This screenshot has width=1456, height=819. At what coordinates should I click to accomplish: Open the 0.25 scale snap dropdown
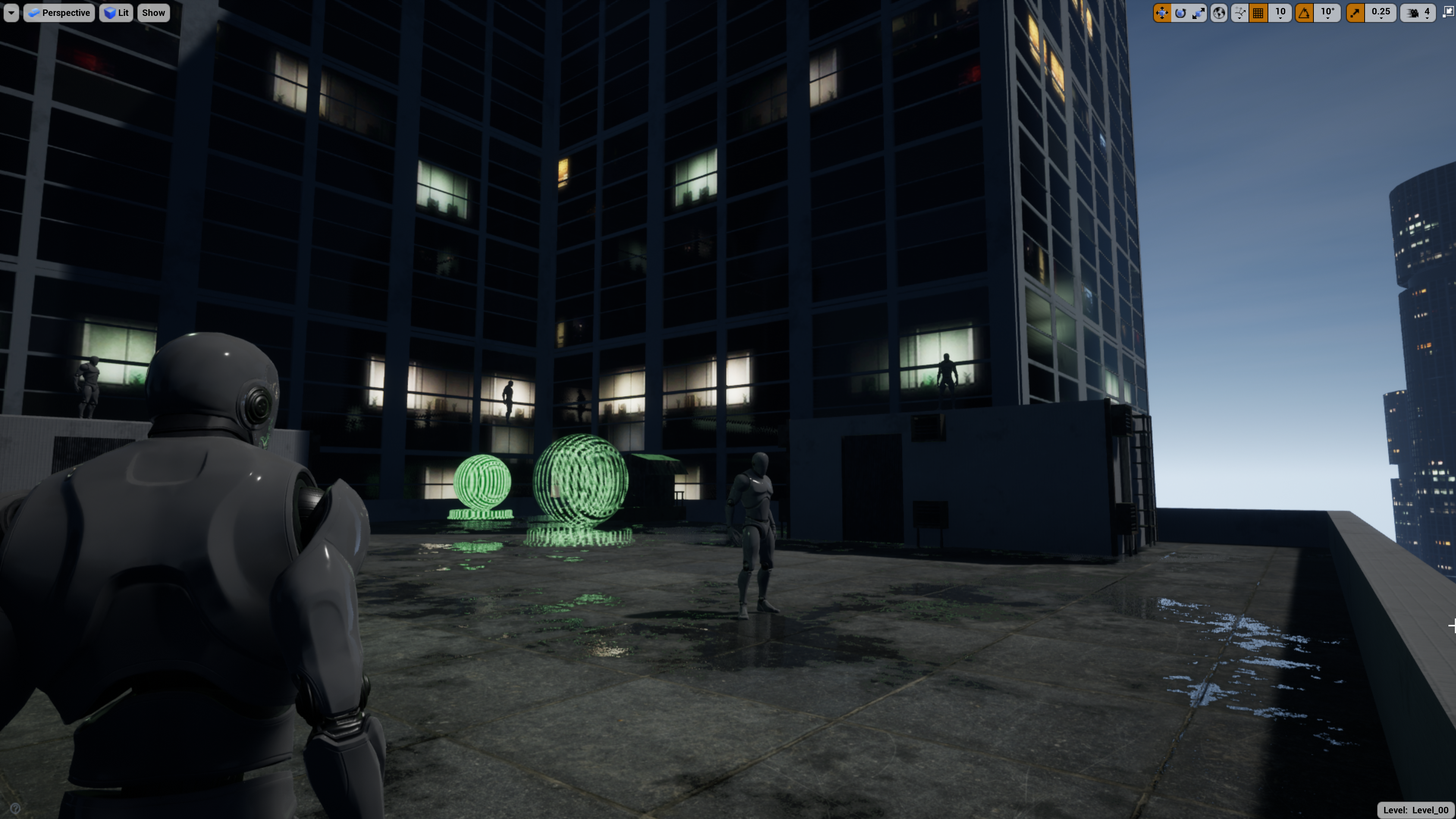click(x=1381, y=13)
